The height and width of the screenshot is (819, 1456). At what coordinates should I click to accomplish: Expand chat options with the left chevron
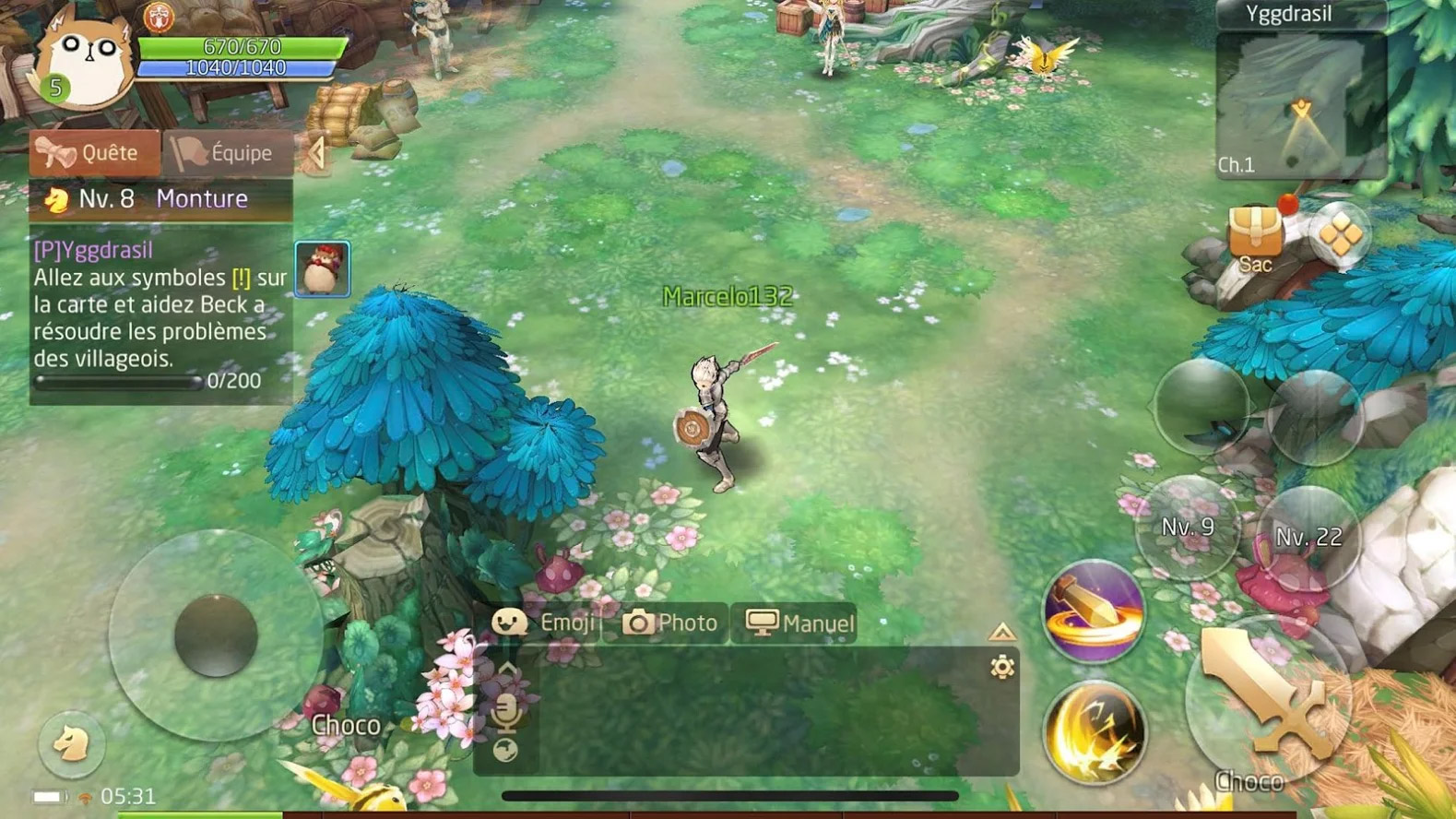pyautogui.click(x=507, y=666)
